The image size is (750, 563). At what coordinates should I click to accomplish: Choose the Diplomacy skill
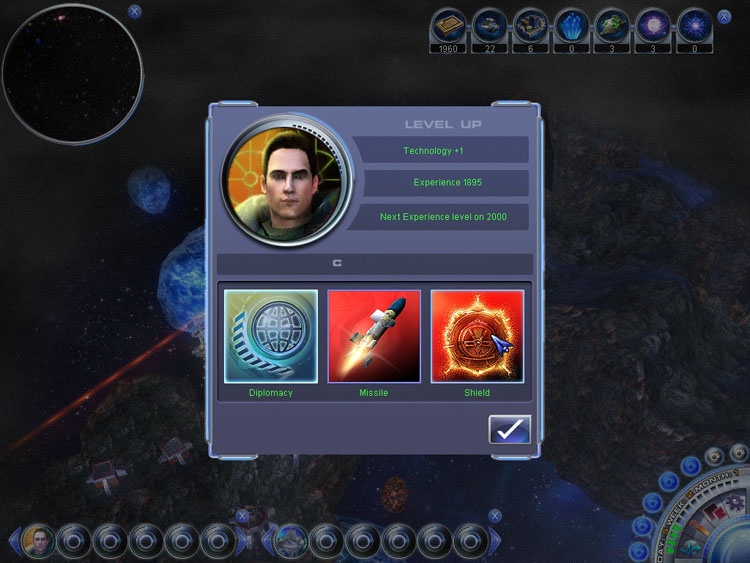click(271, 336)
